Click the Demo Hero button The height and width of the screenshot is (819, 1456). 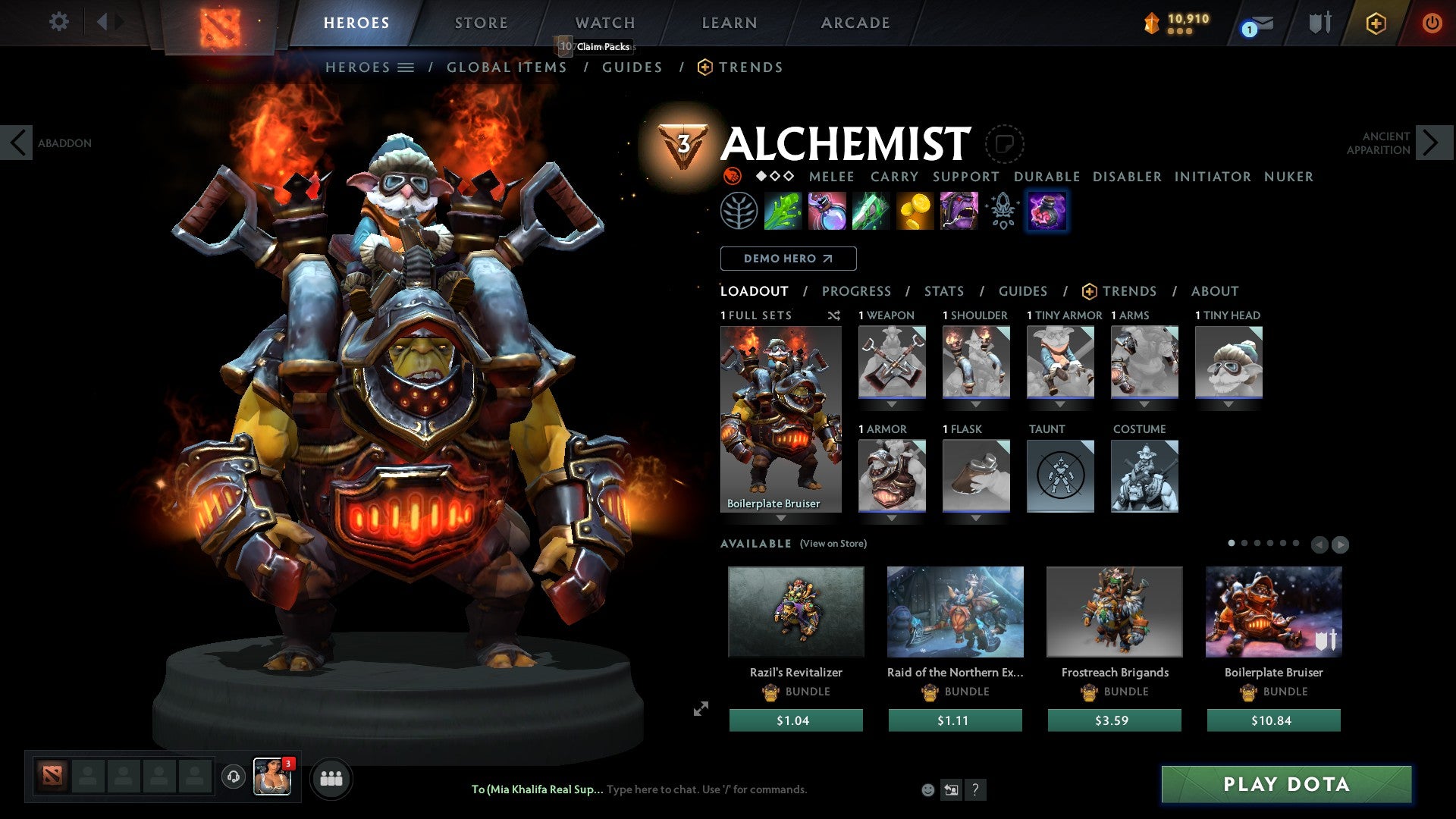[787, 258]
